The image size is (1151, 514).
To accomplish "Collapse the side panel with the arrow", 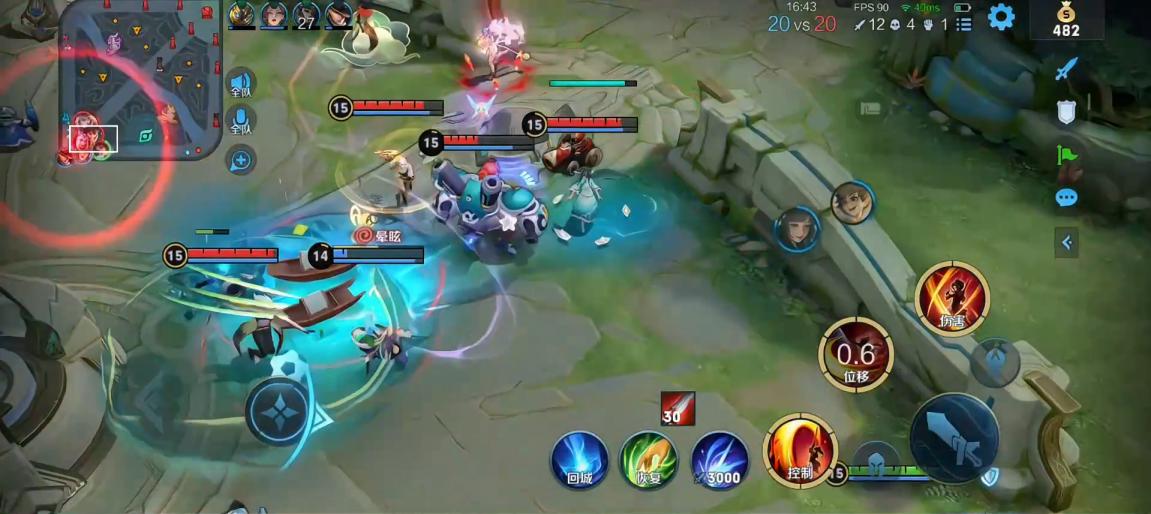I will point(1066,242).
